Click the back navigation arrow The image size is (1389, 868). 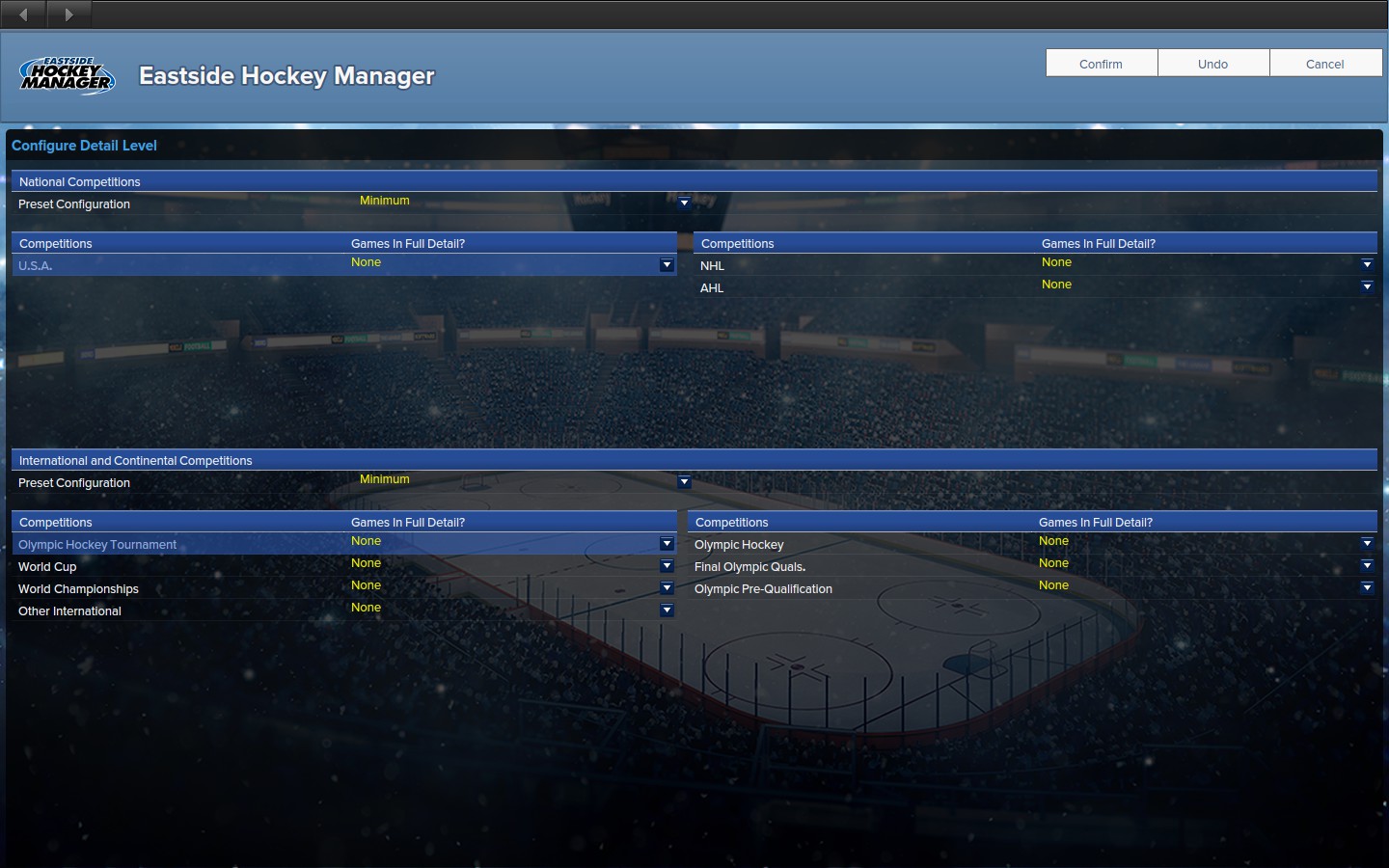tap(21, 14)
